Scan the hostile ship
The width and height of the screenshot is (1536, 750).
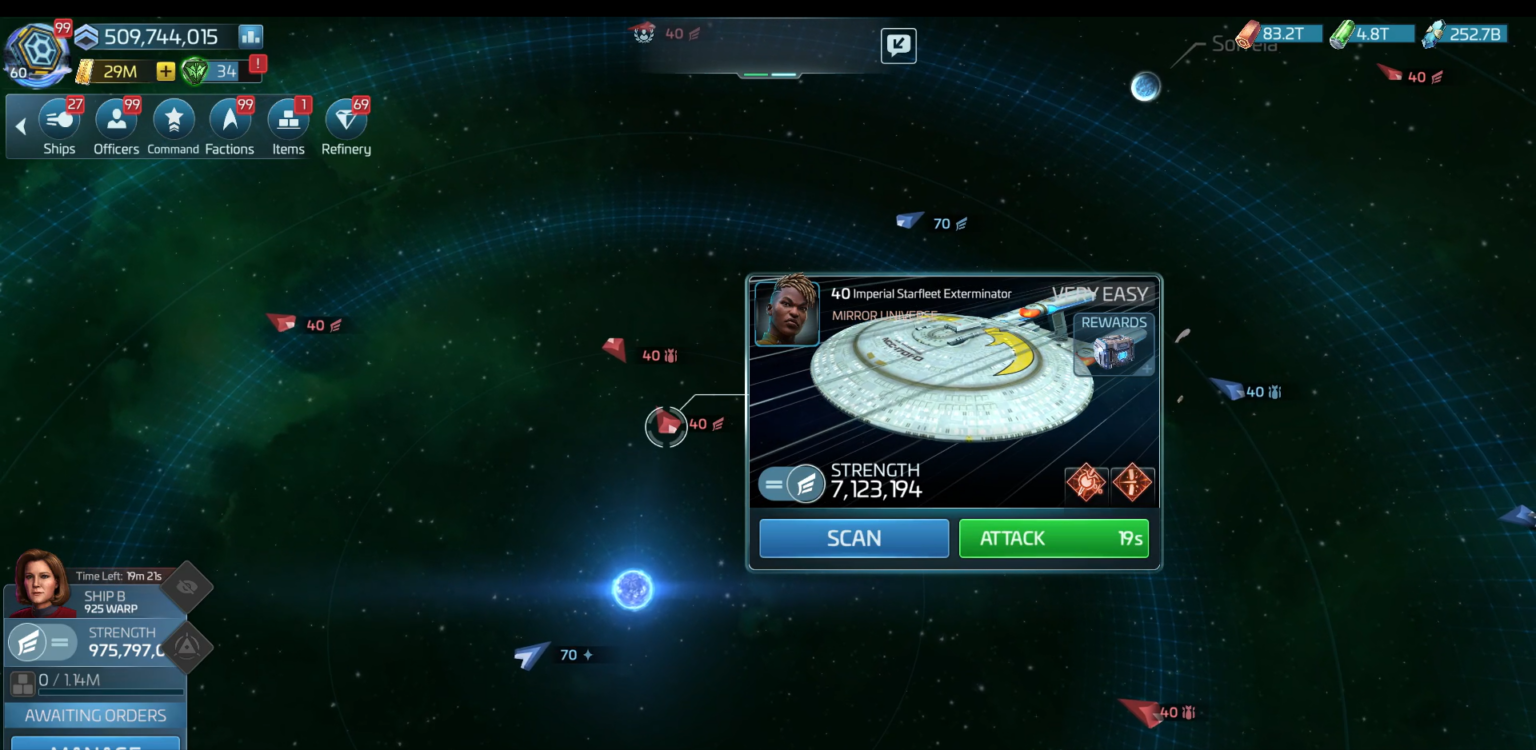853,538
